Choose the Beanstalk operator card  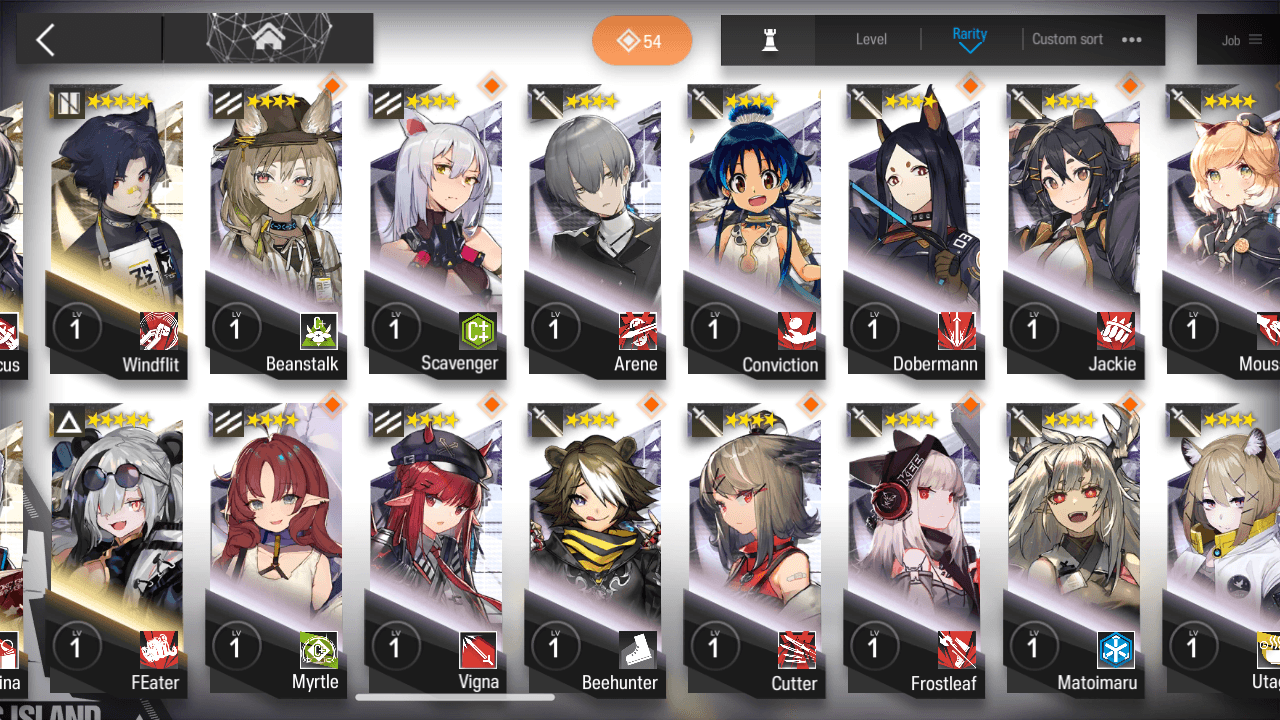(x=277, y=230)
